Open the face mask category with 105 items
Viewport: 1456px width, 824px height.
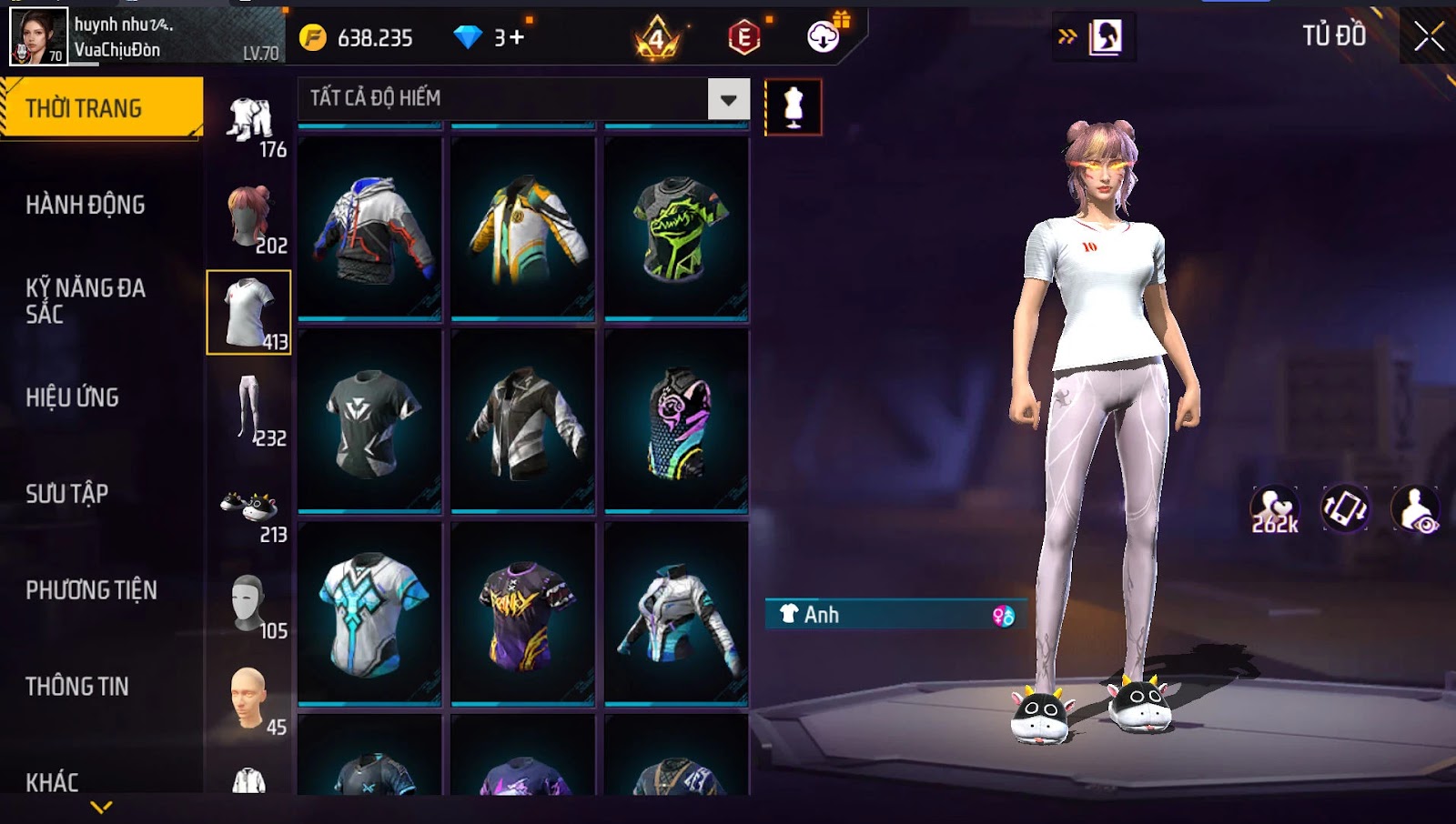pyautogui.click(x=249, y=604)
